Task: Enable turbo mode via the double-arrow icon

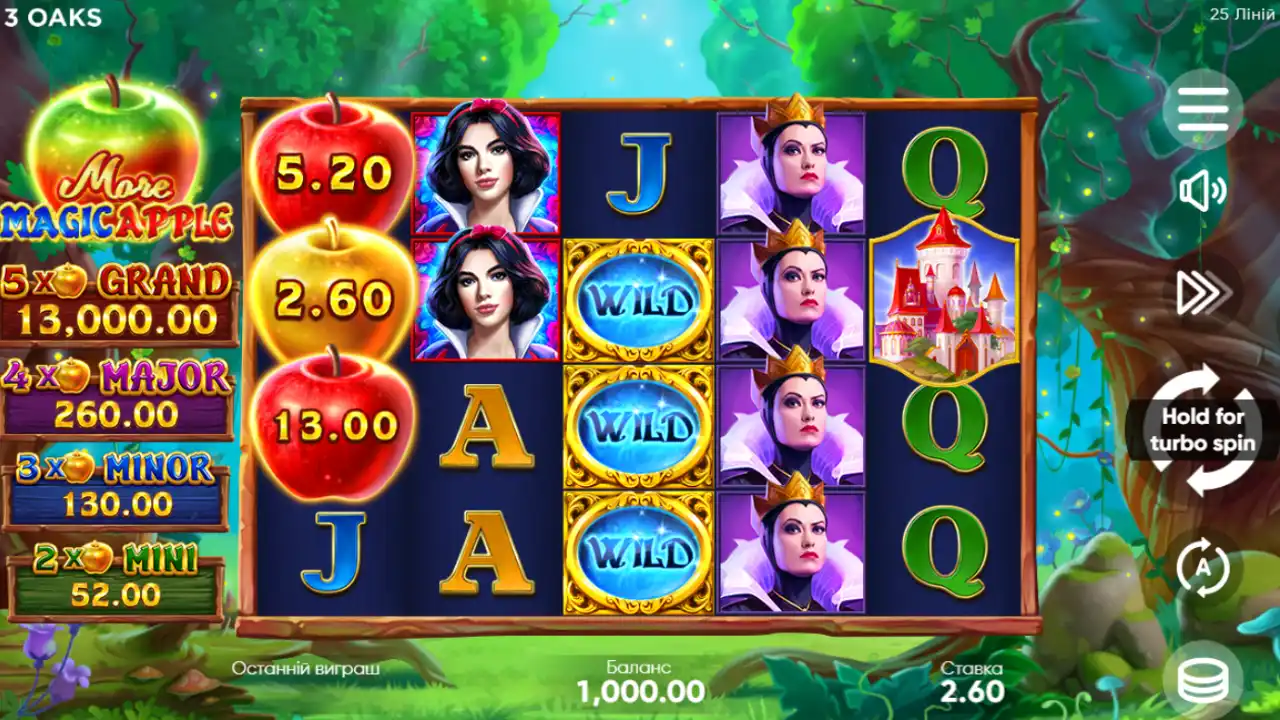Action: point(1205,290)
